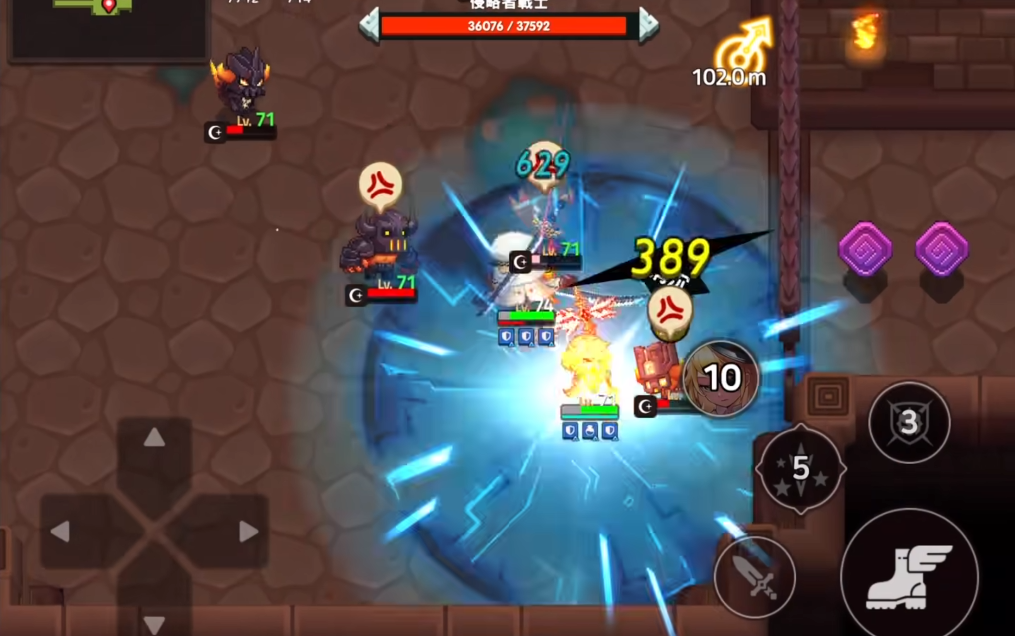Activate the sword attack button

pos(754,577)
